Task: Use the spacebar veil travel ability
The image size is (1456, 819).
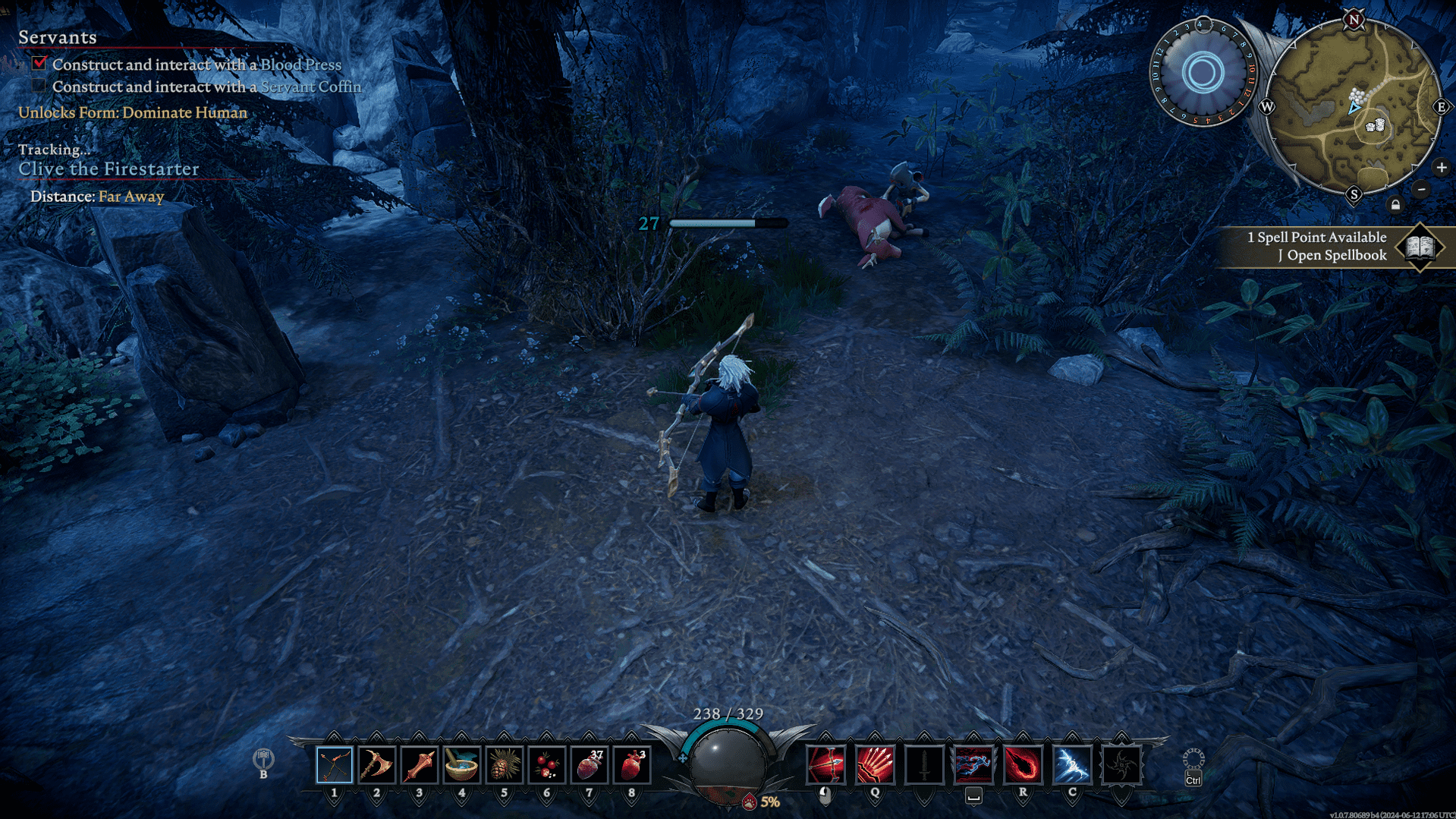Action: tap(976, 764)
